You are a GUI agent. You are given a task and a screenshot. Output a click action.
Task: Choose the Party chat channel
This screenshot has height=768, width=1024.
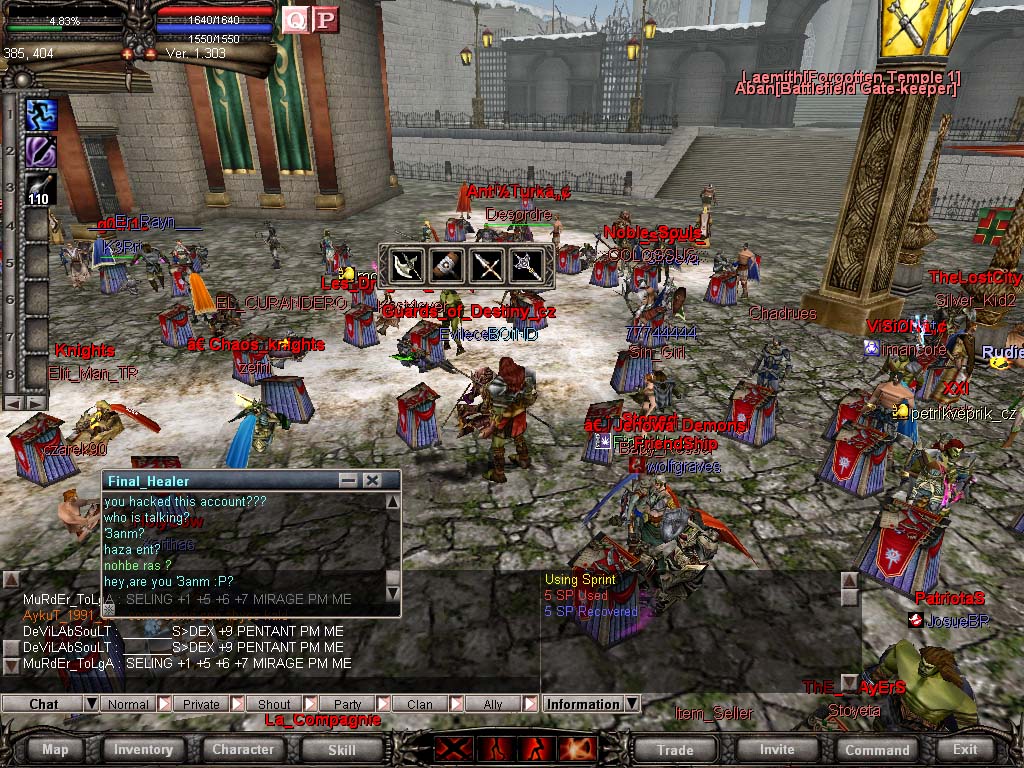[x=347, y=704]
